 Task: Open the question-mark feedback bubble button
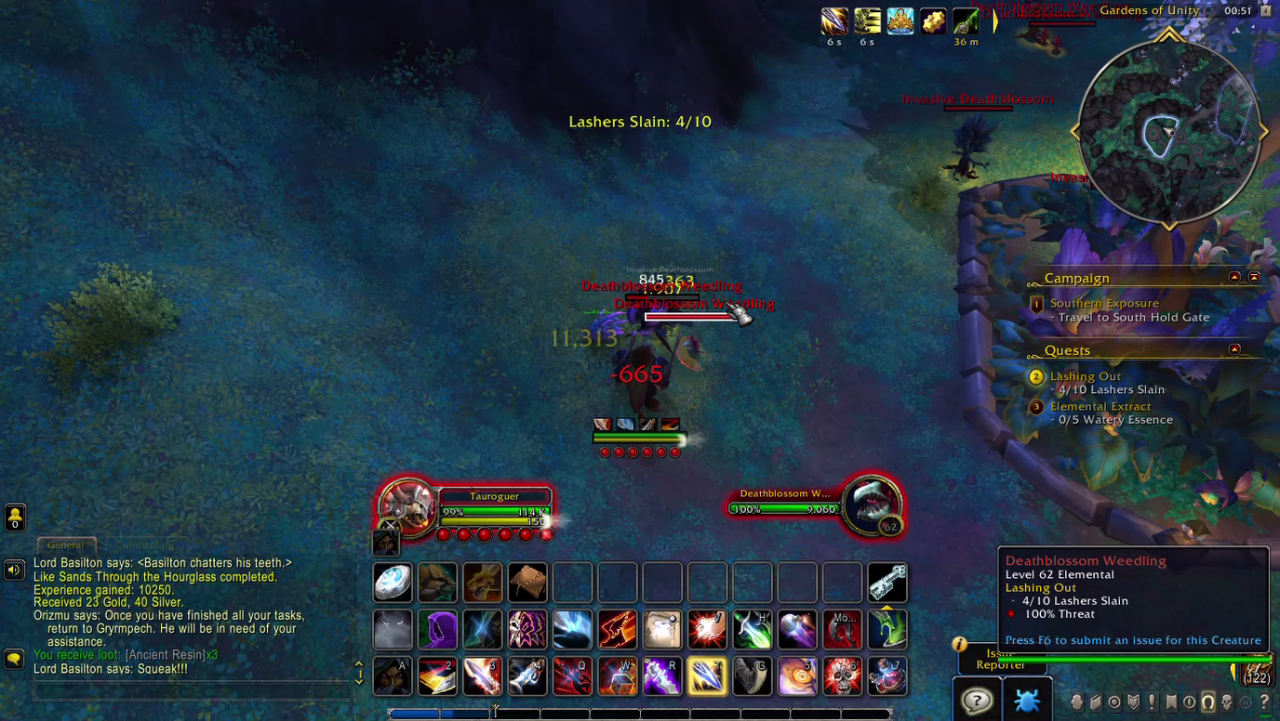coord(977,700)
